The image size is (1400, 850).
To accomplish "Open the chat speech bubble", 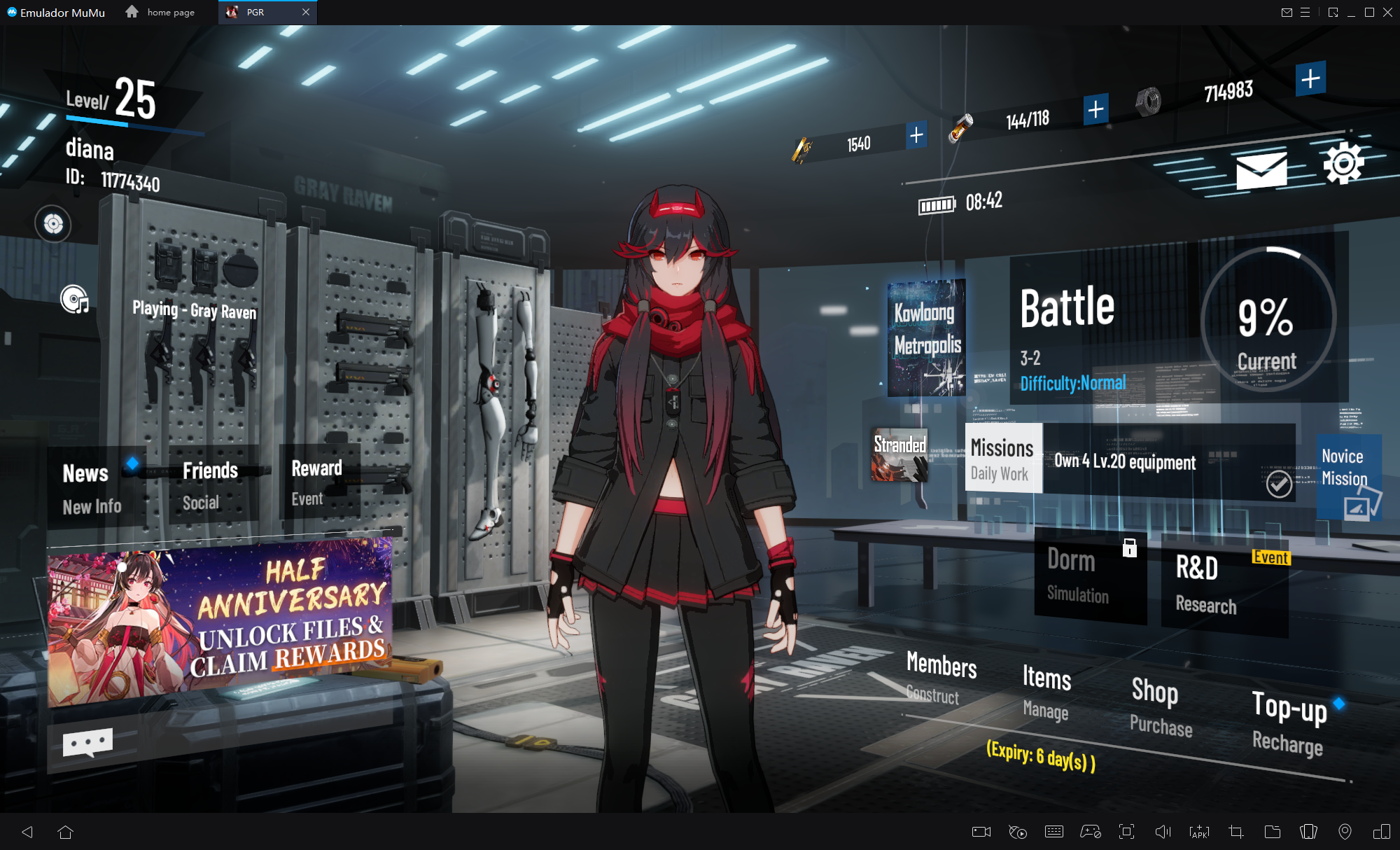I will [87, 742].
